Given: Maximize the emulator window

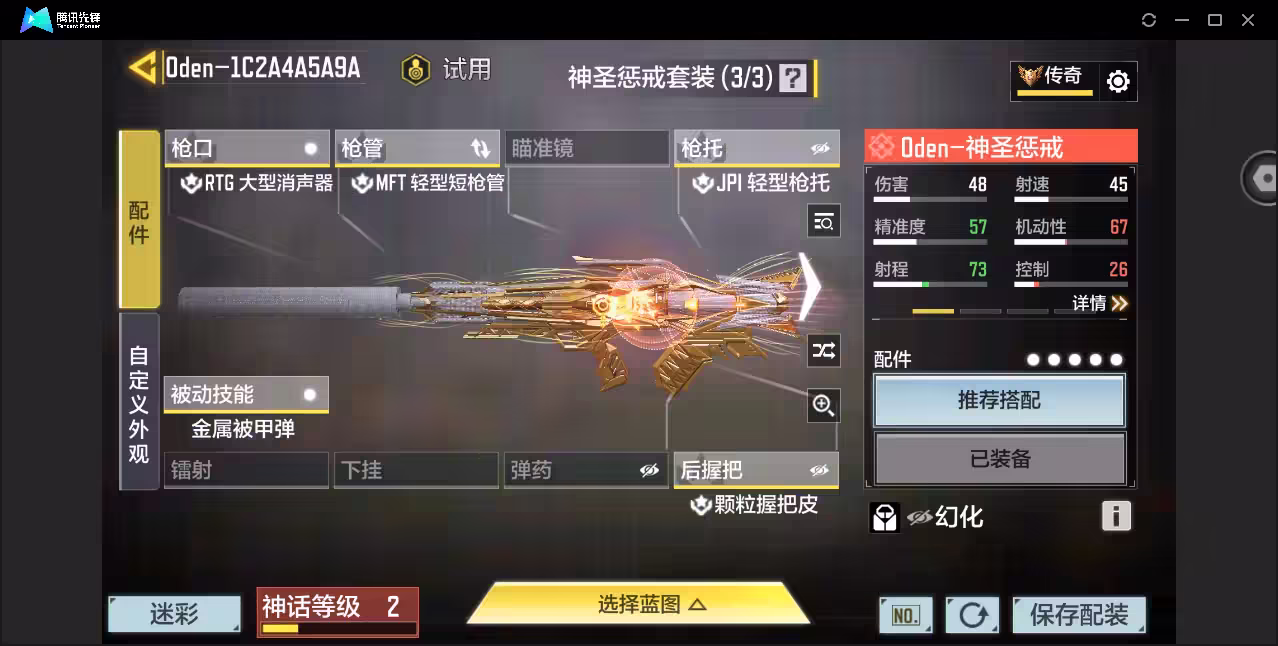Looking at the screenshot, I should 1215,20.
